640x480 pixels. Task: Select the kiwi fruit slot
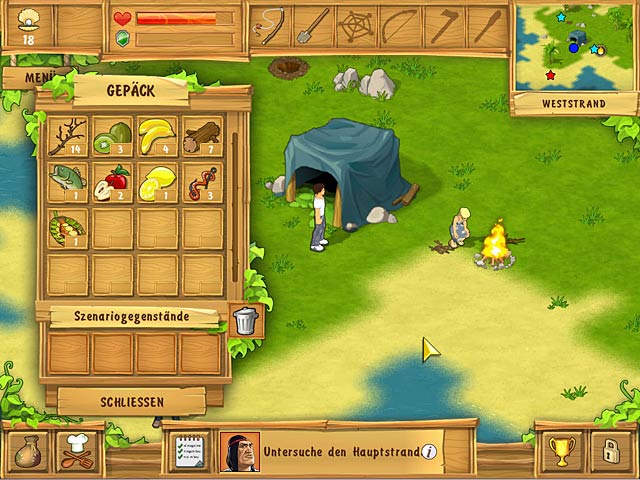point(113,137)
